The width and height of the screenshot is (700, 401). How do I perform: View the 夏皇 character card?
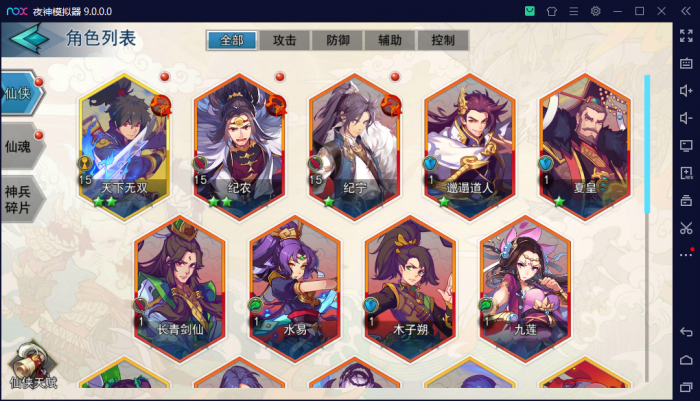pyautogui.click(x=585, y=140)
